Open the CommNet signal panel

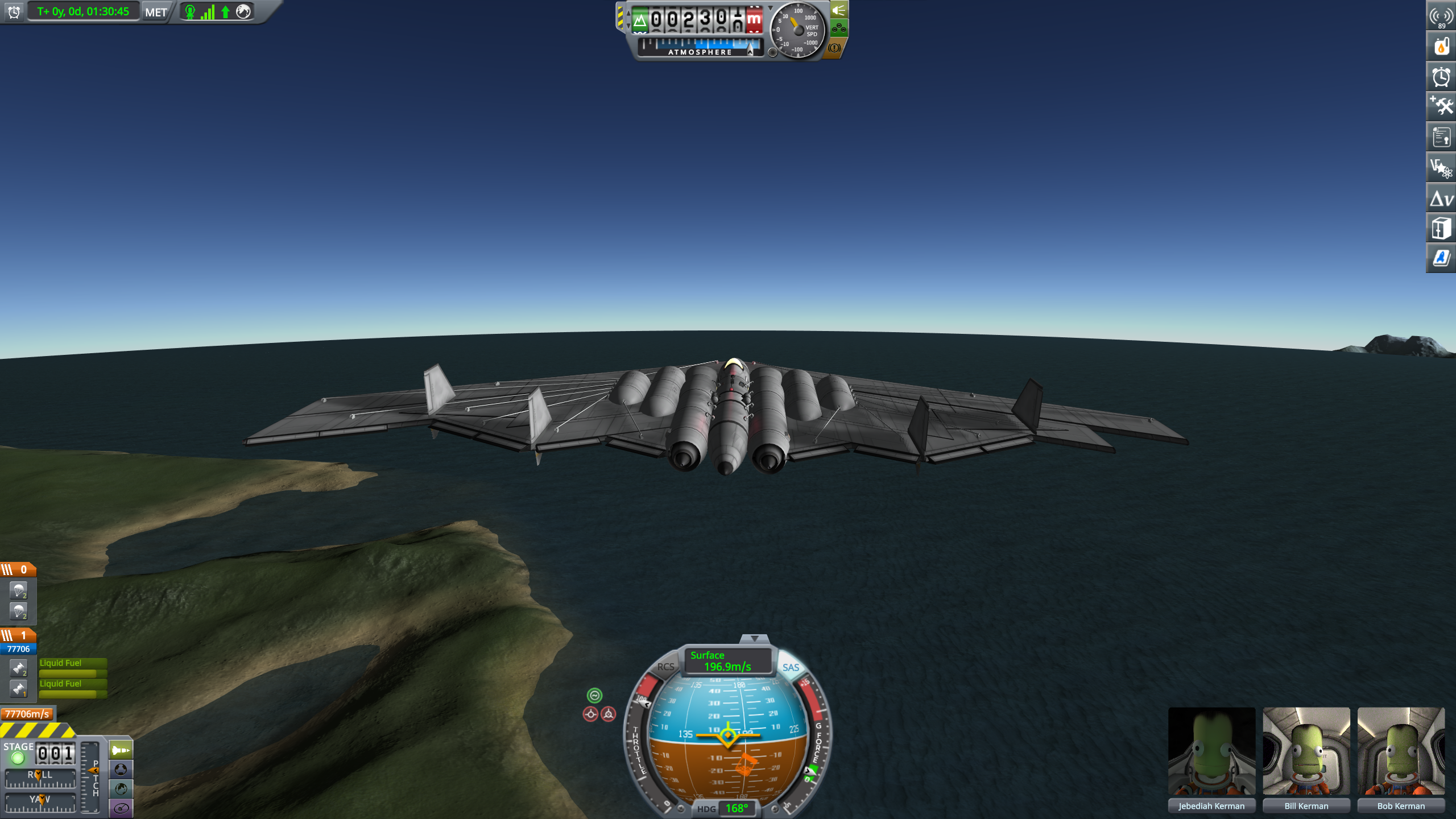[x=1441, y=16]
